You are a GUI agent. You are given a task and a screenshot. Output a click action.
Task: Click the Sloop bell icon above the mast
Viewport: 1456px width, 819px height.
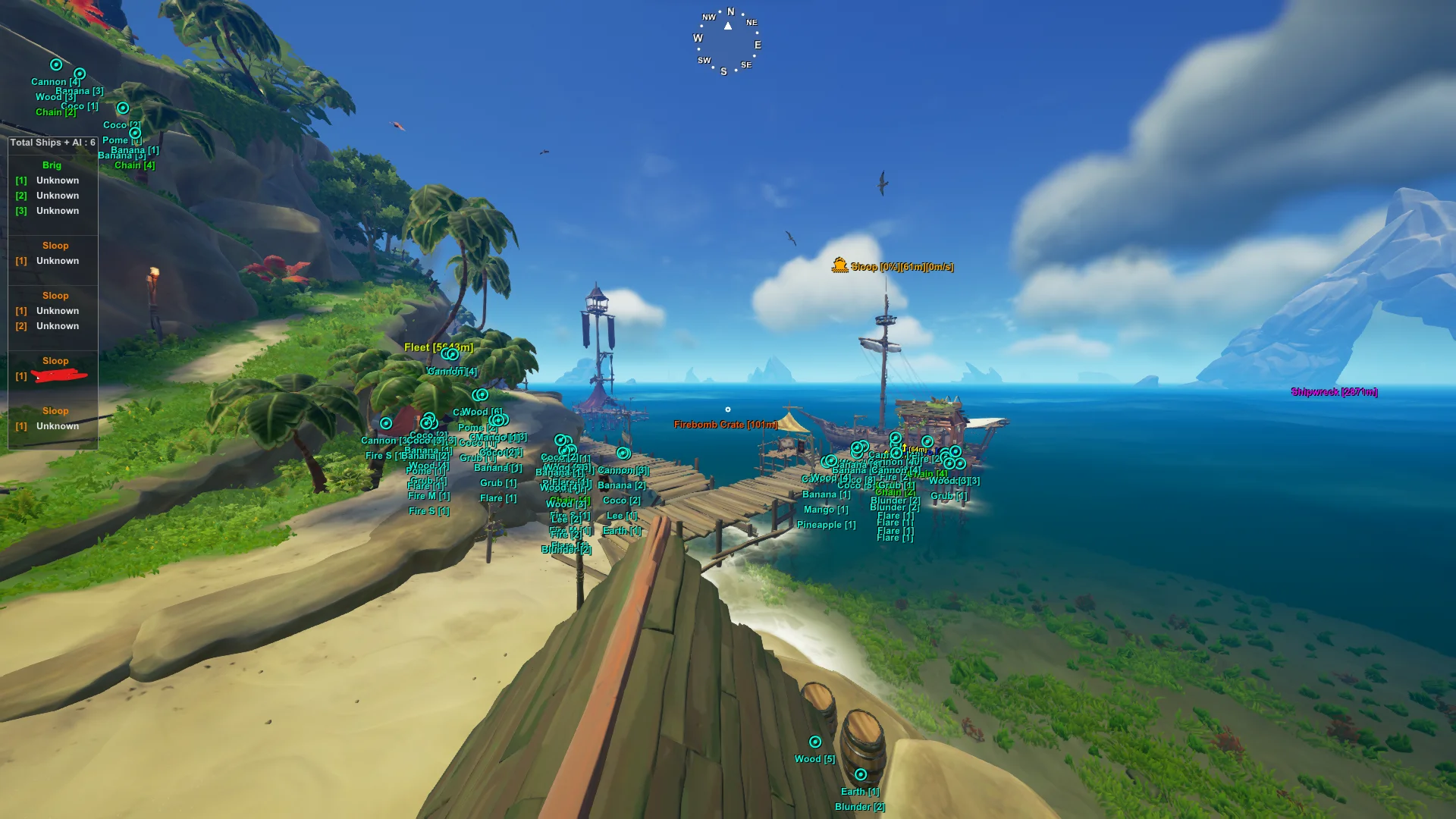coord(839,266)
